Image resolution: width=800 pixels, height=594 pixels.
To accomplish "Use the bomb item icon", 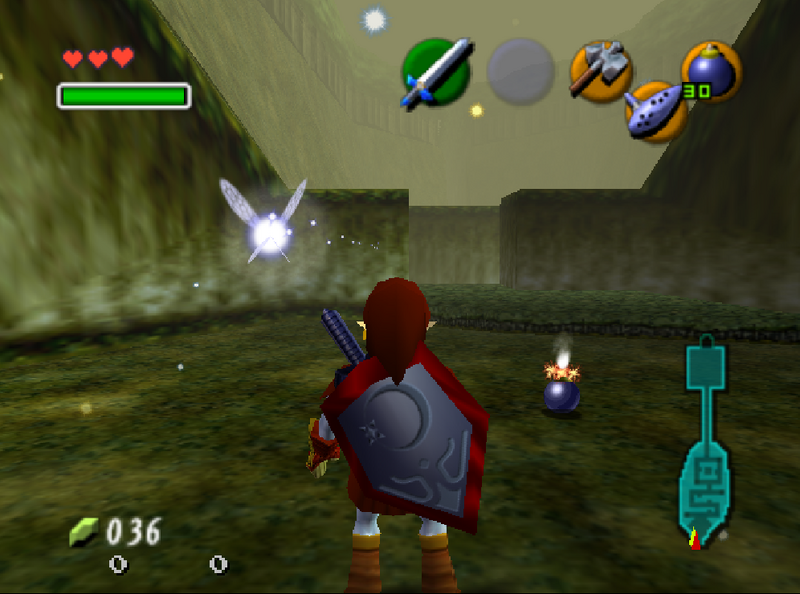I will (711, 71).
